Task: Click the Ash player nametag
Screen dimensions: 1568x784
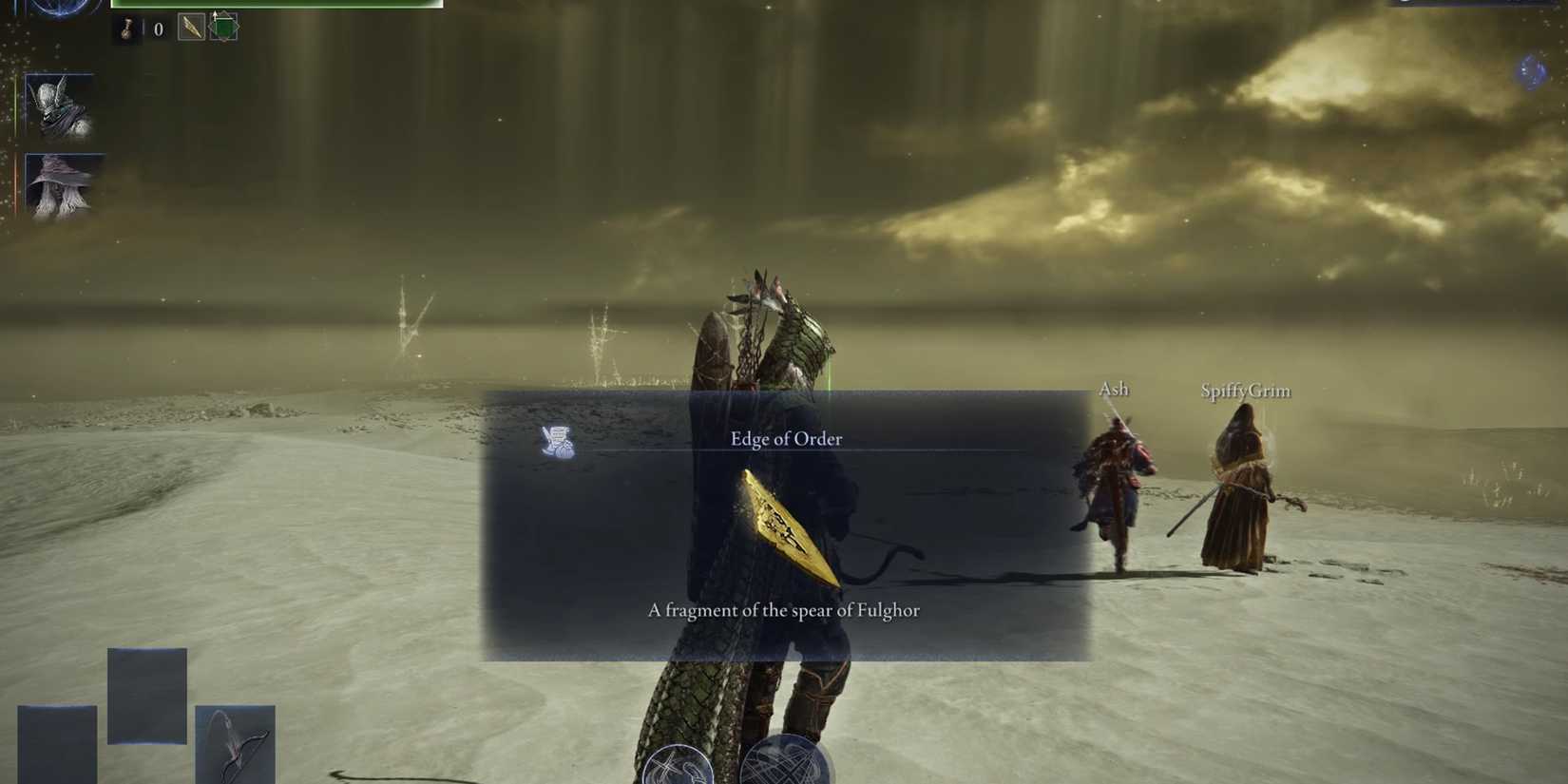Action: pos(1114,388)
